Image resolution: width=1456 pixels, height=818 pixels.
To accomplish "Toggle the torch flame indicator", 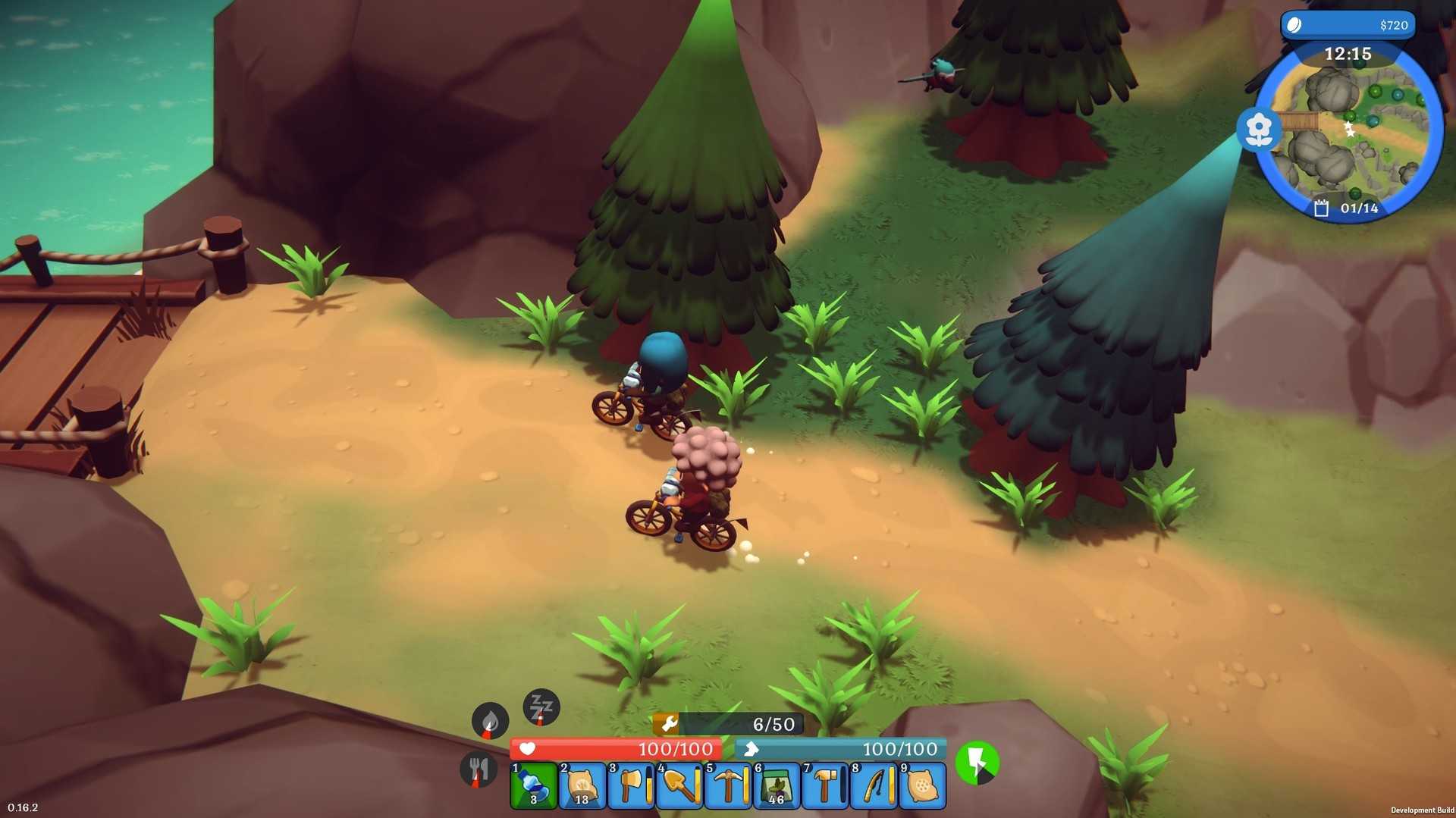I will (490, 721).
